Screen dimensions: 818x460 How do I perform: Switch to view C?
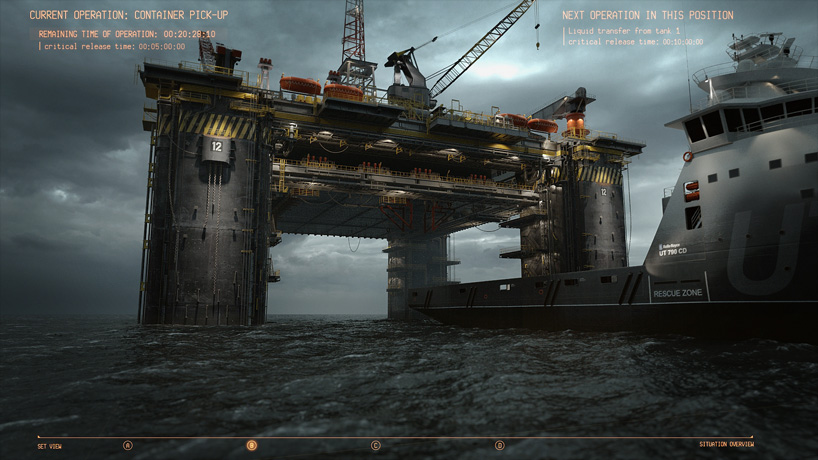(376, 445)
